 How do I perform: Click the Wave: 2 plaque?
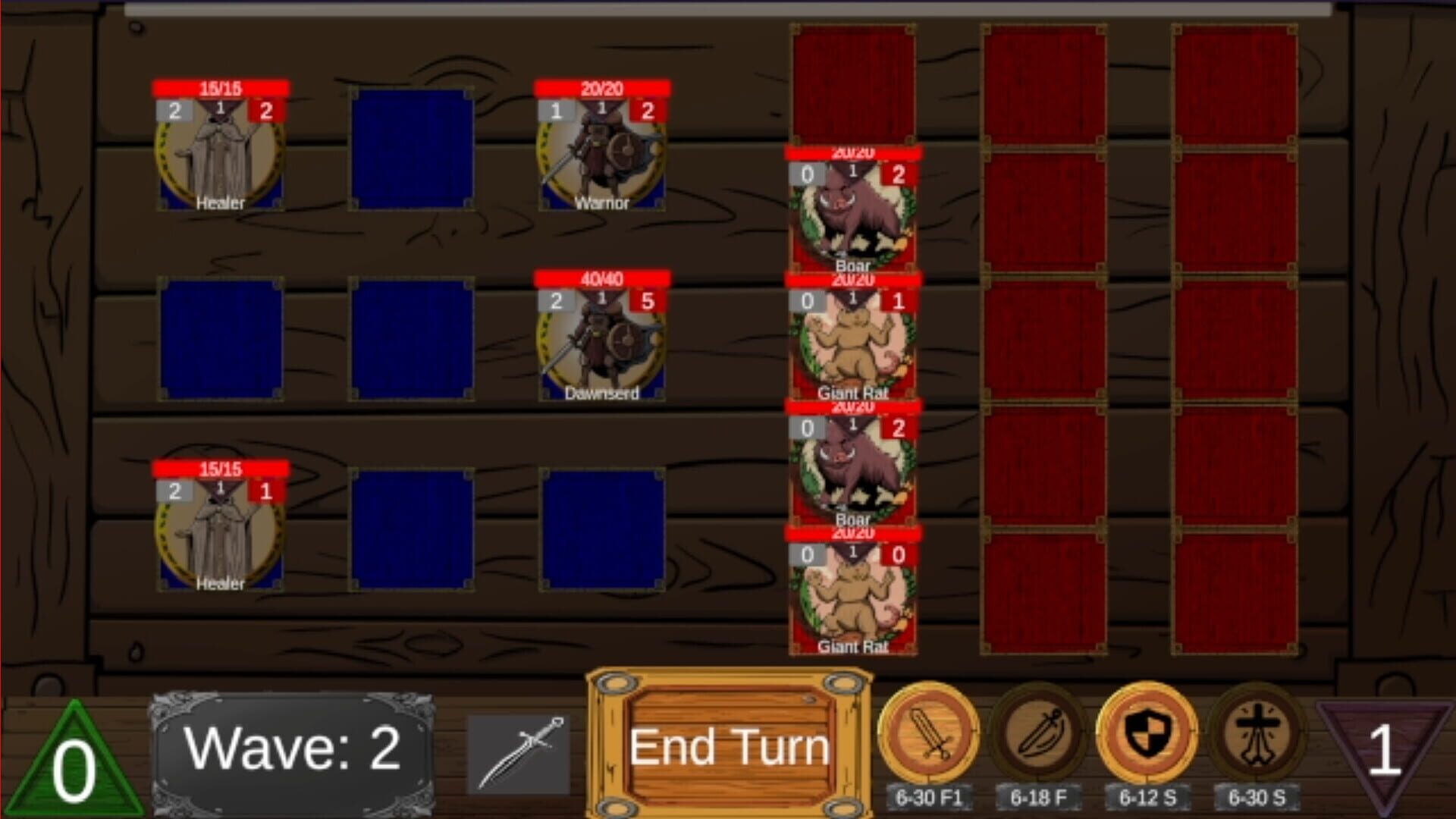pos(292,747)
